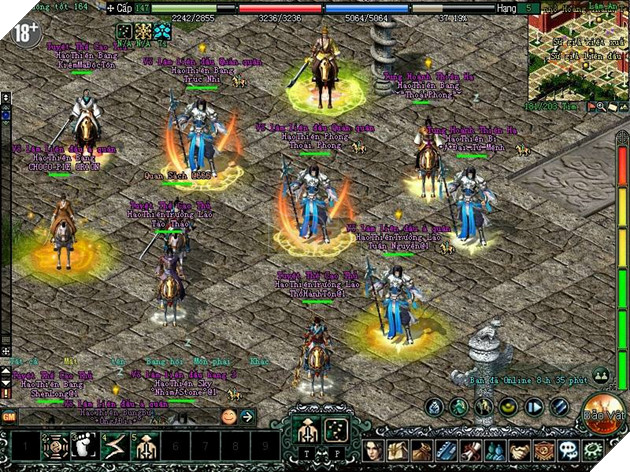Image resolution: width=630 pixels, height=472 pixels.
Task: Click the GM button above the hotbar
Action: click(x=9, y=415)
